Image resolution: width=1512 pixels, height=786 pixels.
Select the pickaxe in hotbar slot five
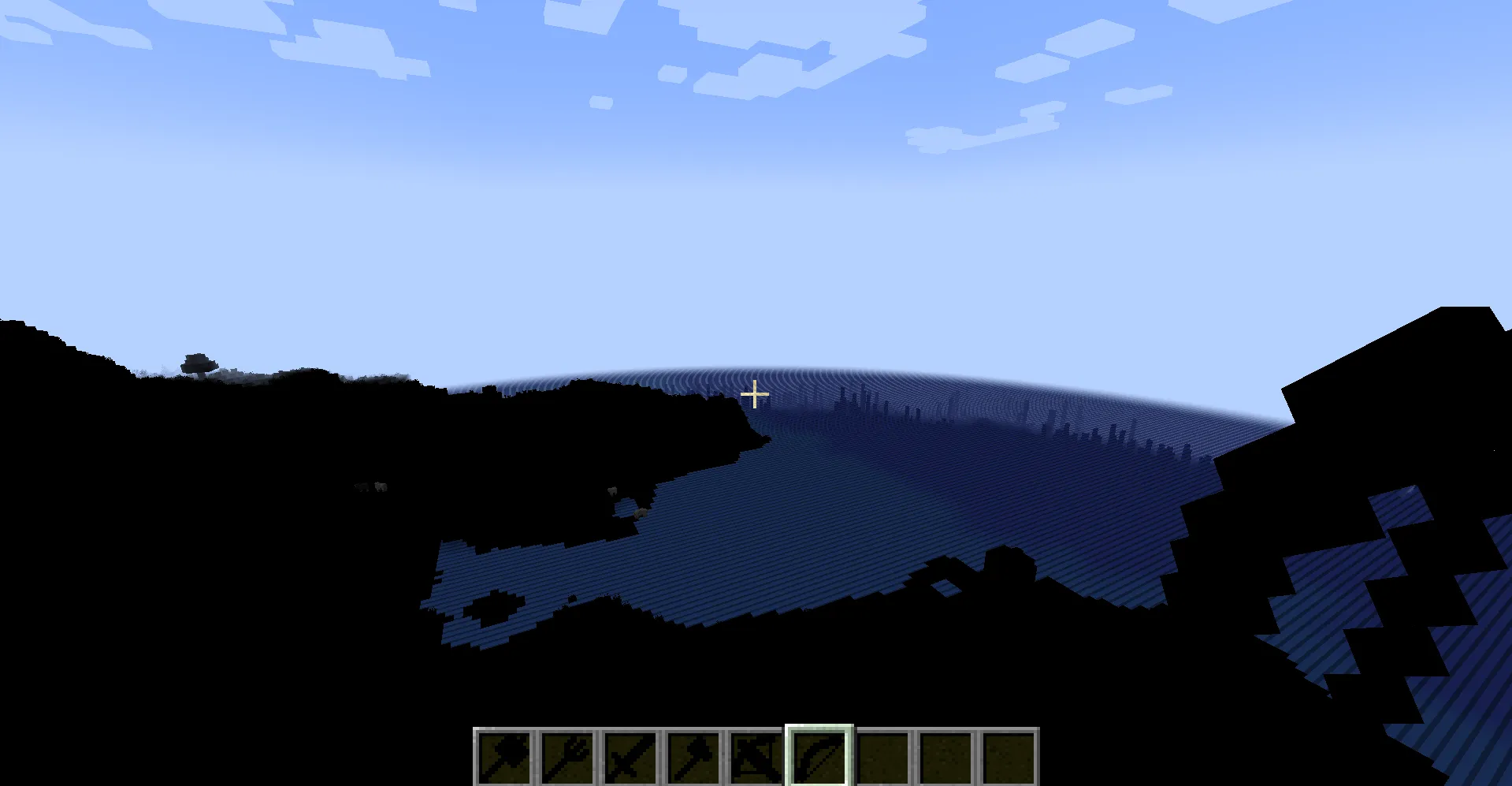tap(758, 758)
